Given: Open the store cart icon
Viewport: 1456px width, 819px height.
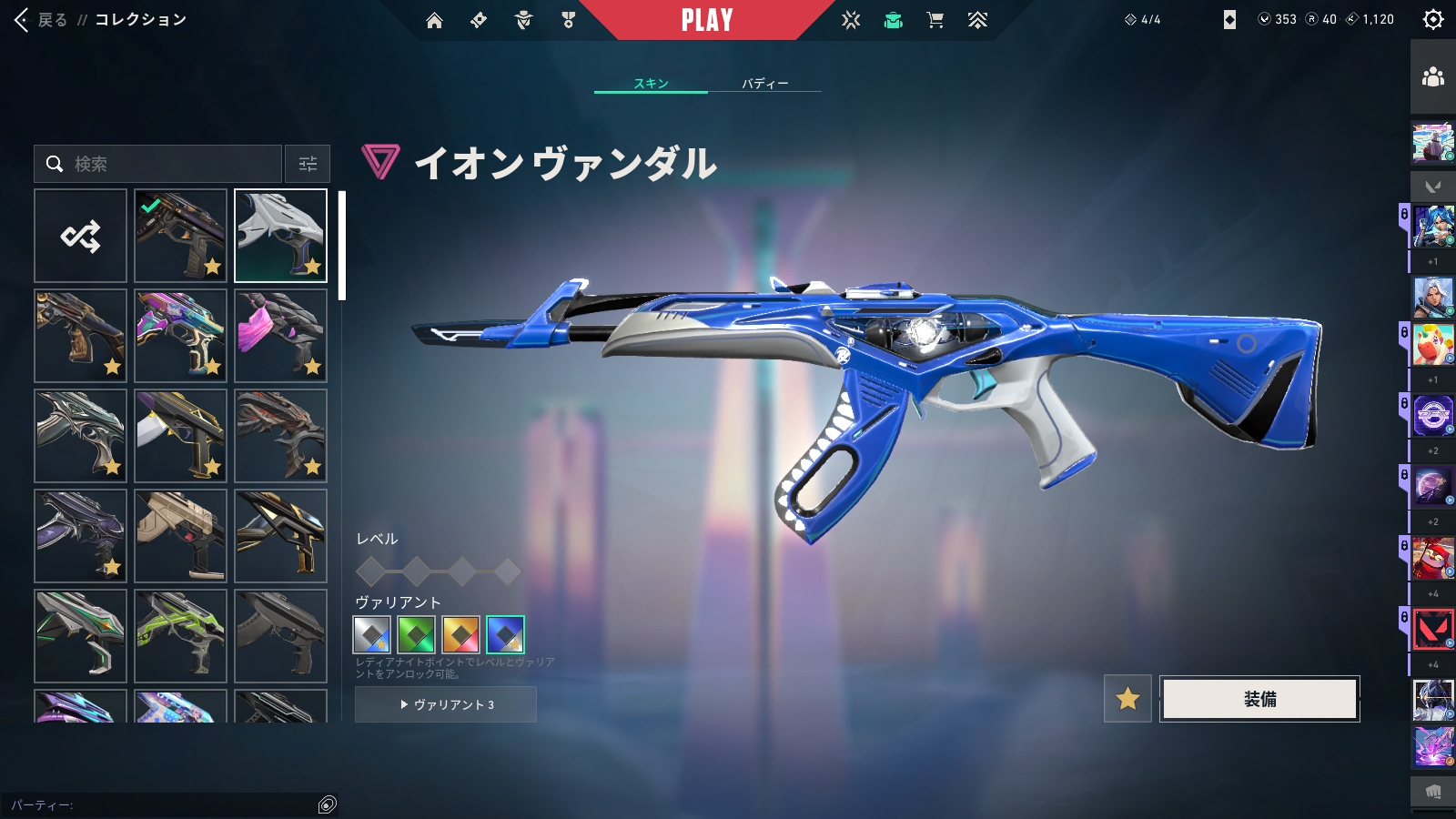Looking at the screenshot, I should [935, 20].
